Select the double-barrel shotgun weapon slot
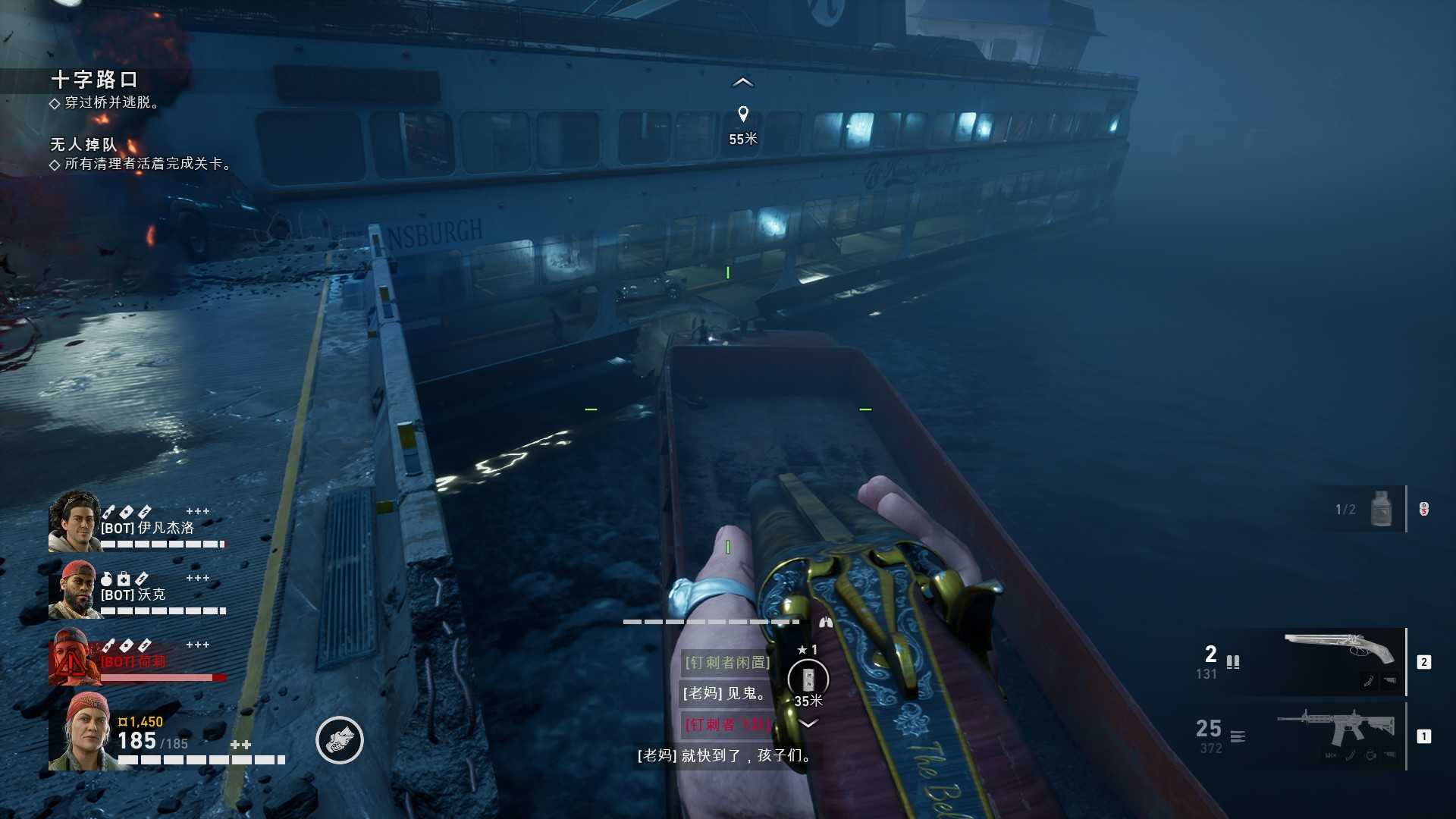The image size is (1456, 819). point(1340,661)
